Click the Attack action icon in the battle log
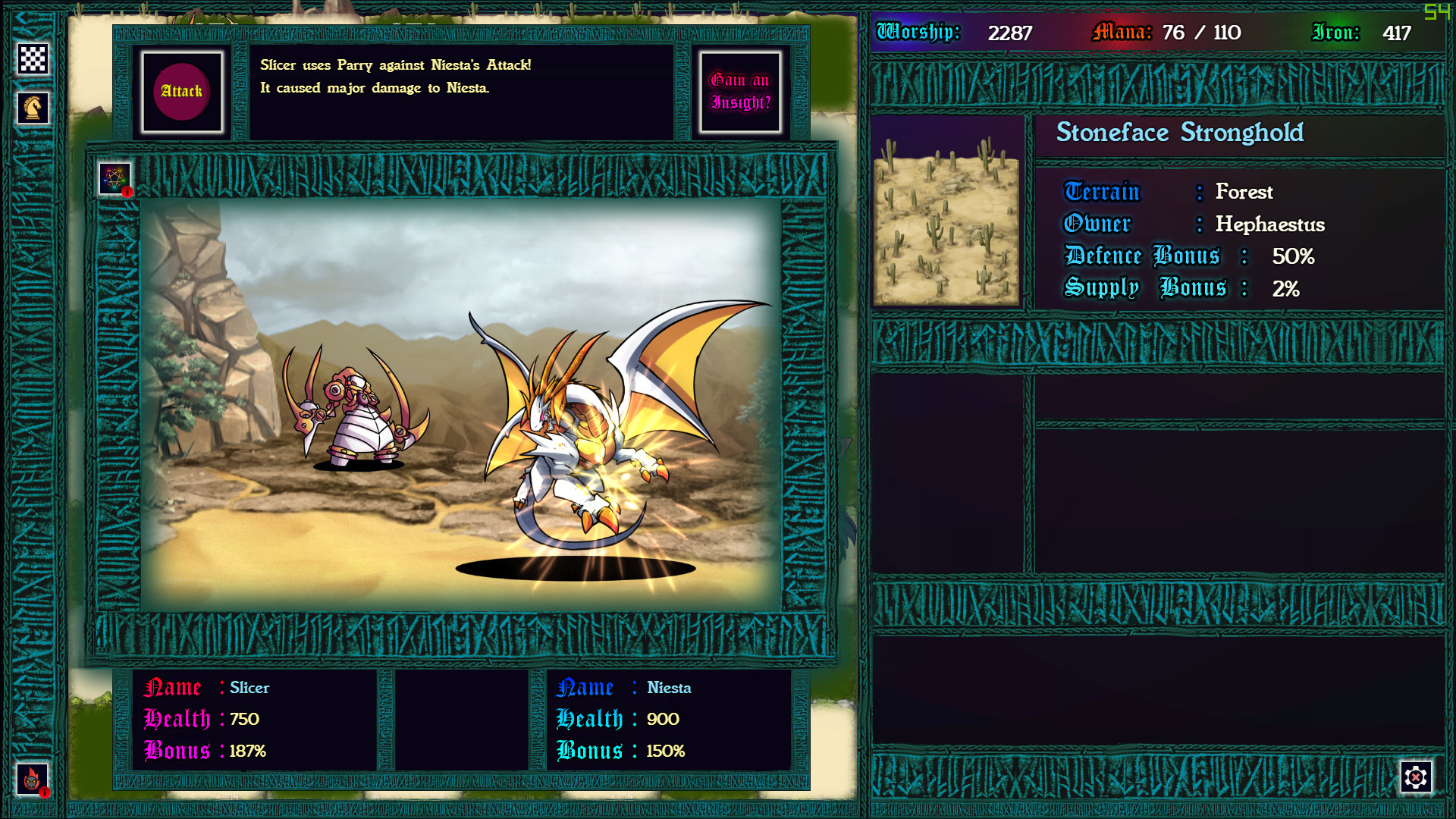Image resolution: width=1456 pixels, height=819 pixels. click(182, 91)
